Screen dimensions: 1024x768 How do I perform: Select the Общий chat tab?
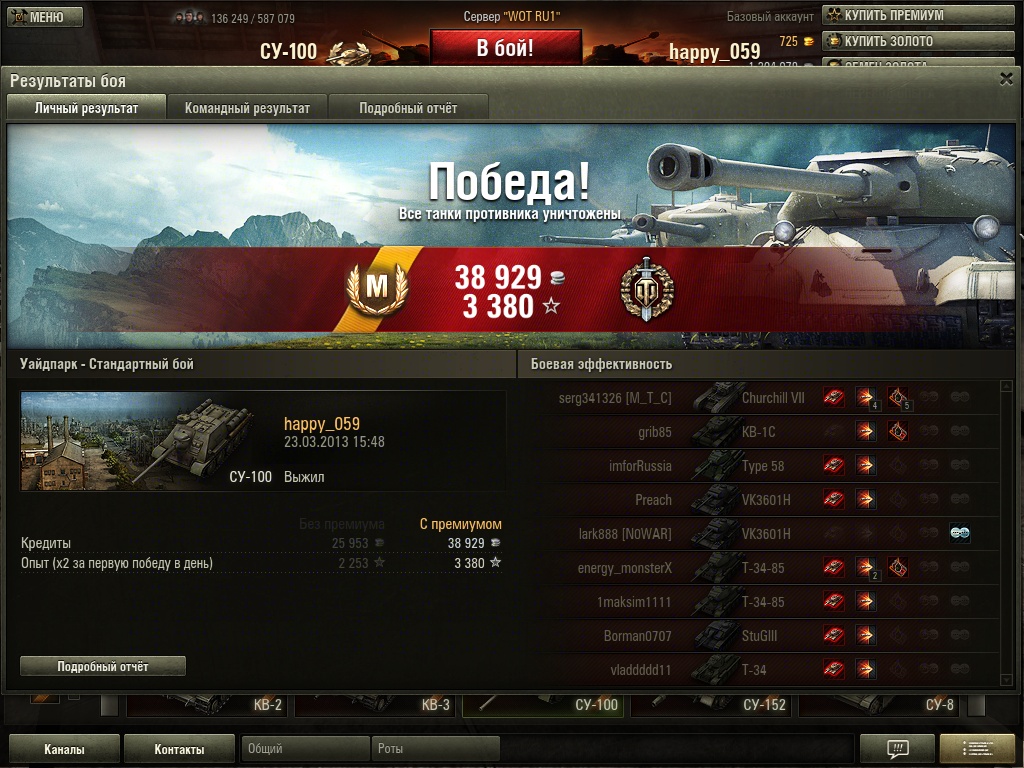pyautogui.click(x=305, y=749)
